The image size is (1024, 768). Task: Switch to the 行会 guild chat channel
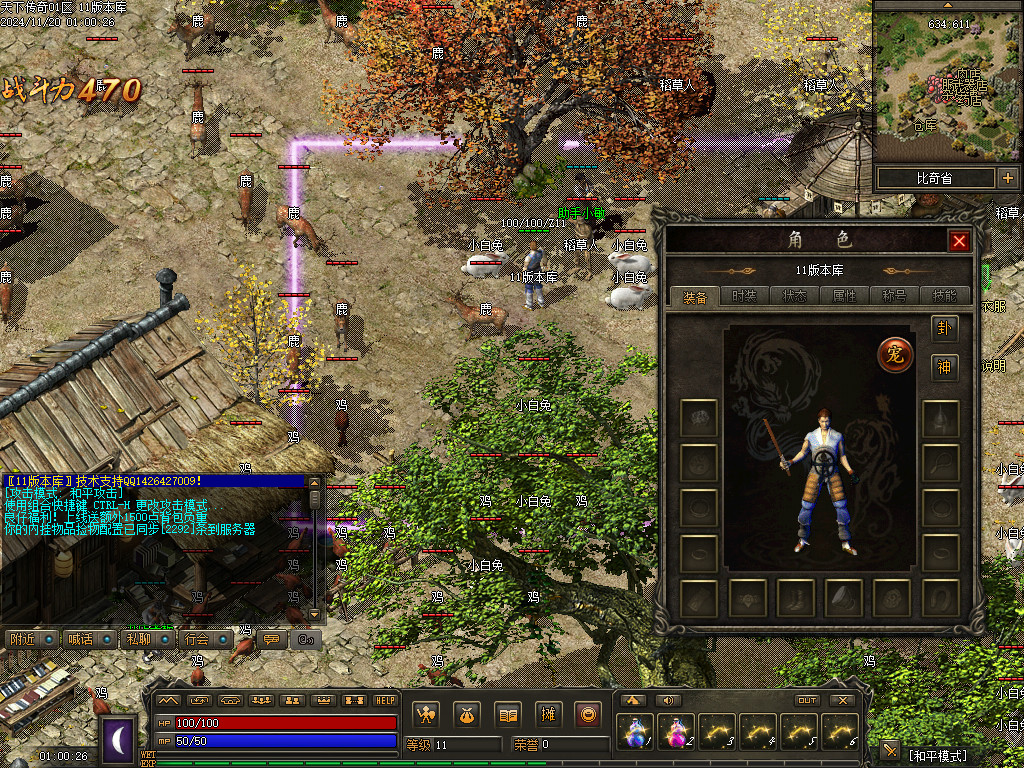[205, 639]
